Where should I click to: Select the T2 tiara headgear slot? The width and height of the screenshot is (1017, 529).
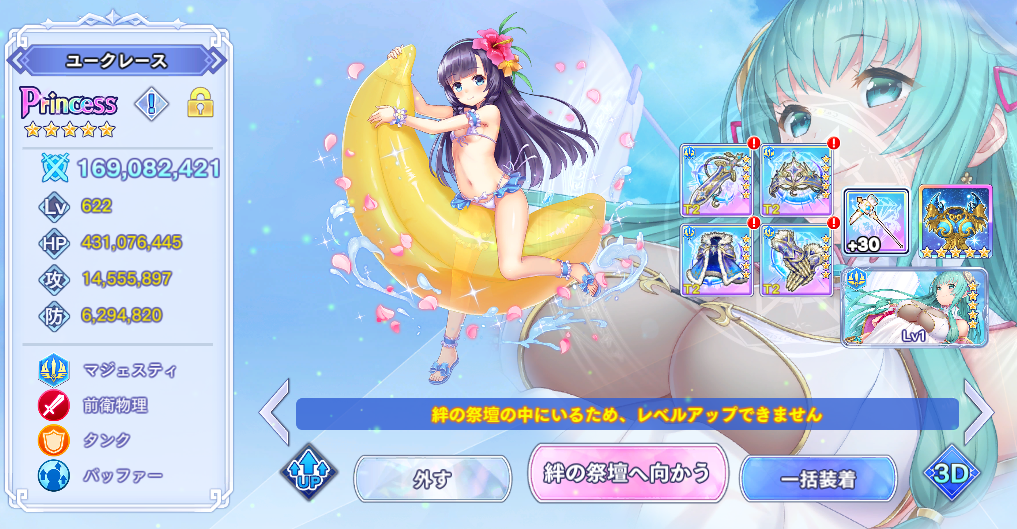(796, 180)
